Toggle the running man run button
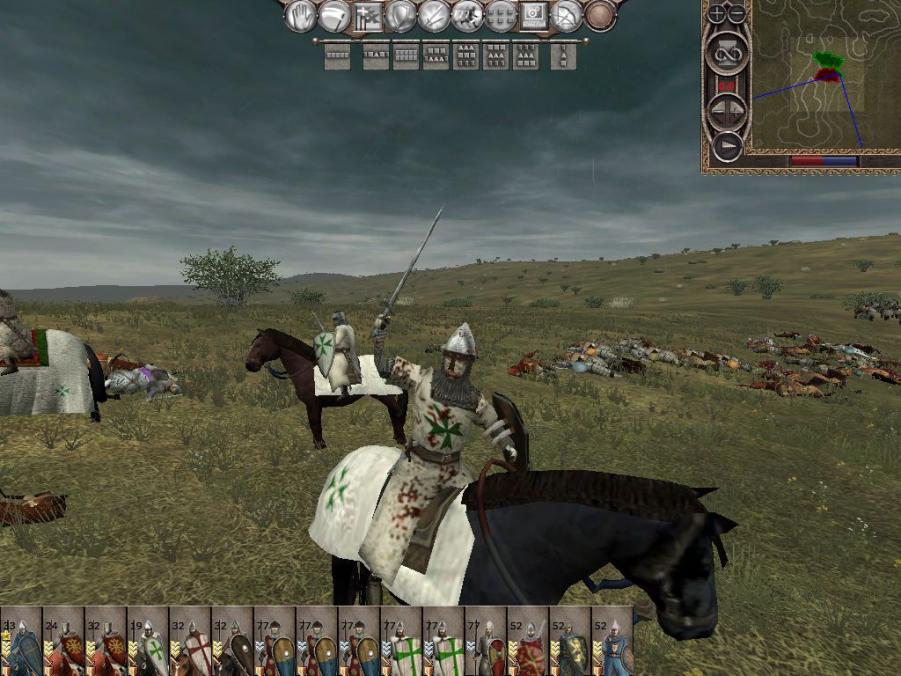Viewport: 901px width, 676px height. 467,15
